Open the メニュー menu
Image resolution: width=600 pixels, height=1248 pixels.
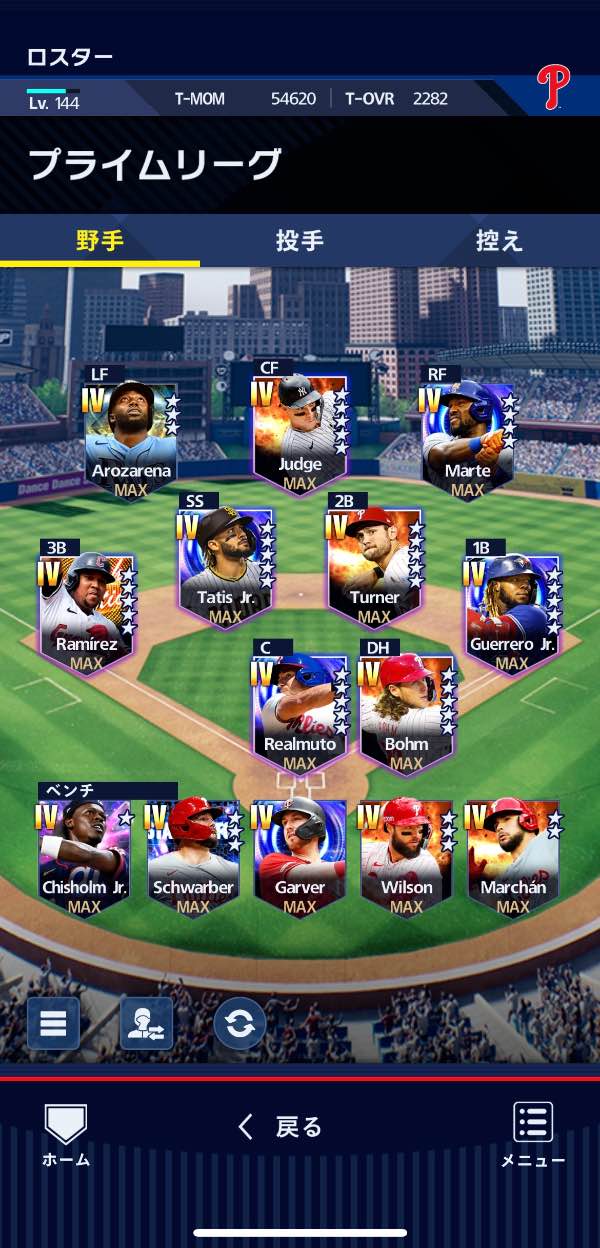pos(533,1135)
